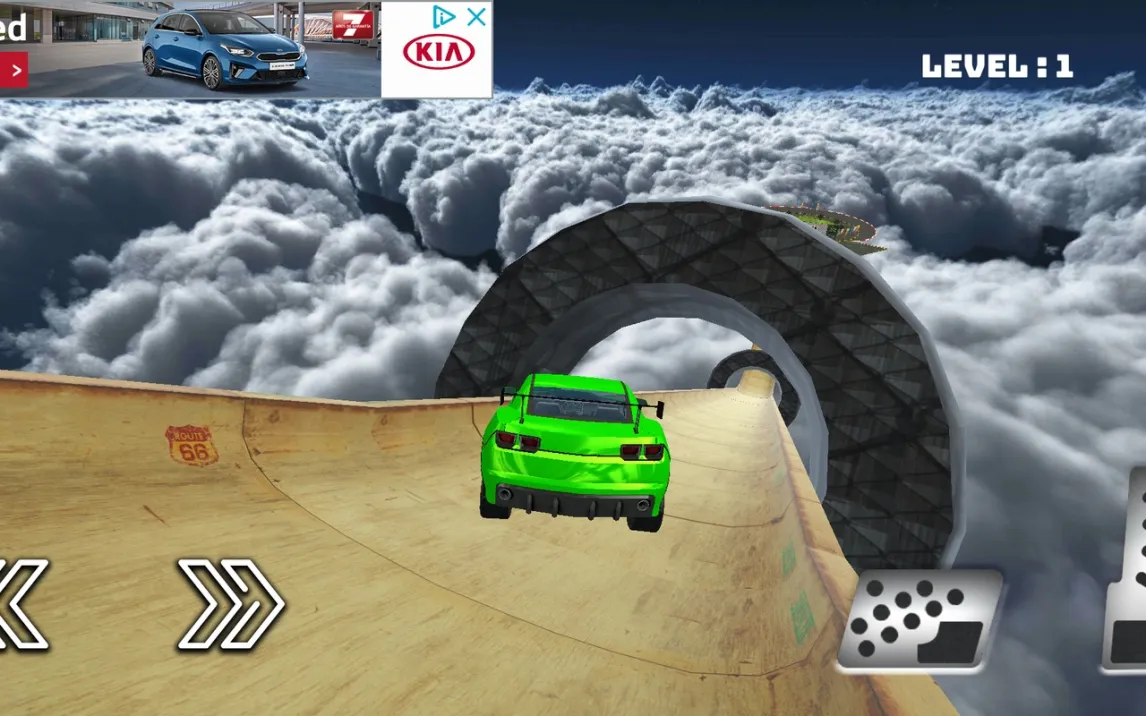Tap the brake pedal
Image resolution: width=1146 pixels, height=716 pixels.
(918, 620)
